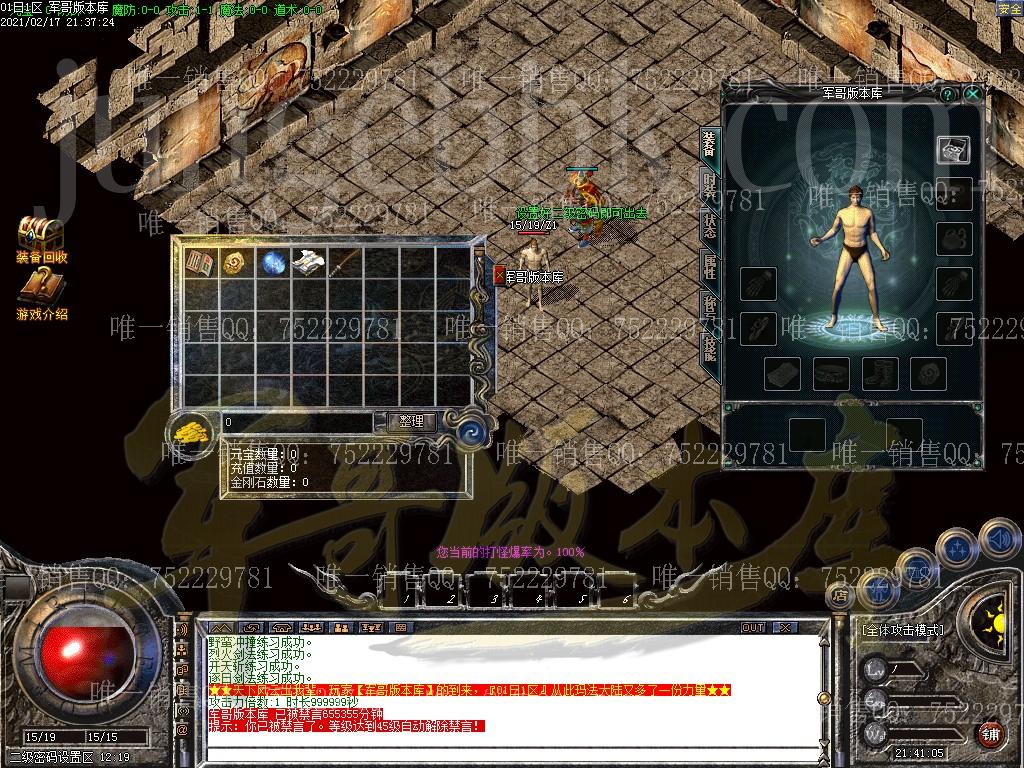Select the staff weapon in bag
This screenshot has height=768, width=1024.
coord(343,263)
